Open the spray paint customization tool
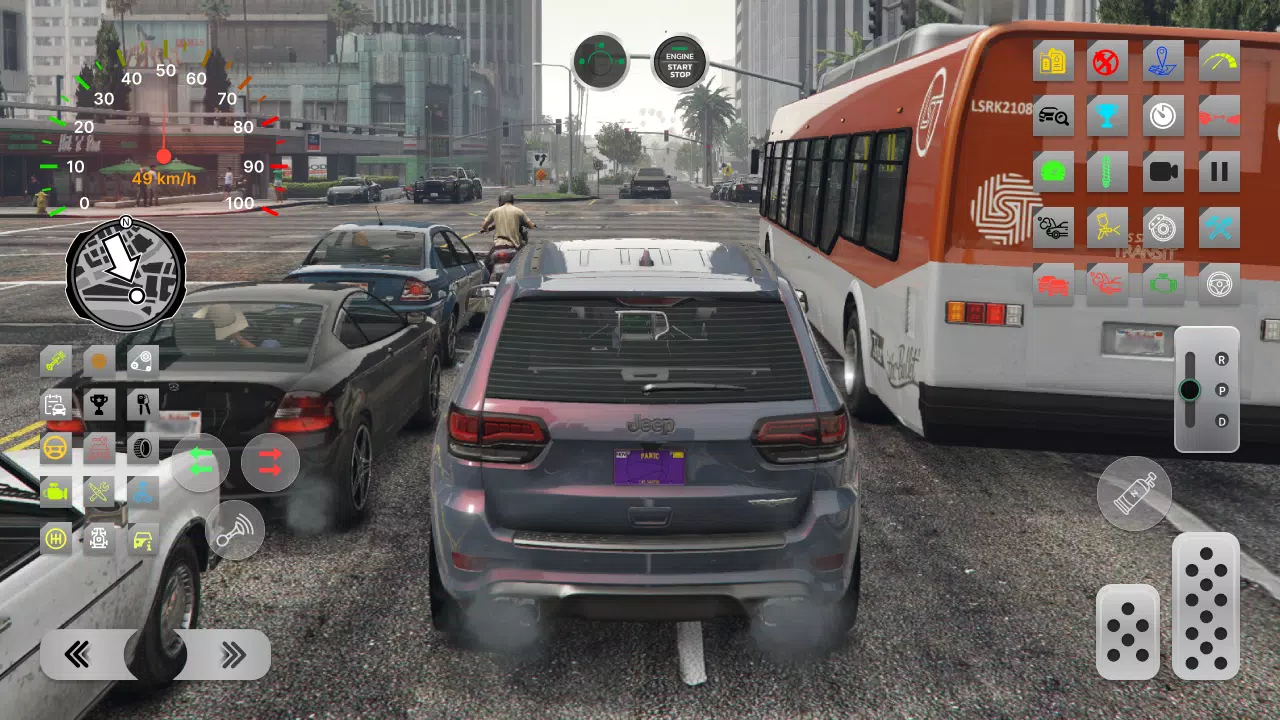Viewport: 1280px width, 720px height. pos(1107,227)
